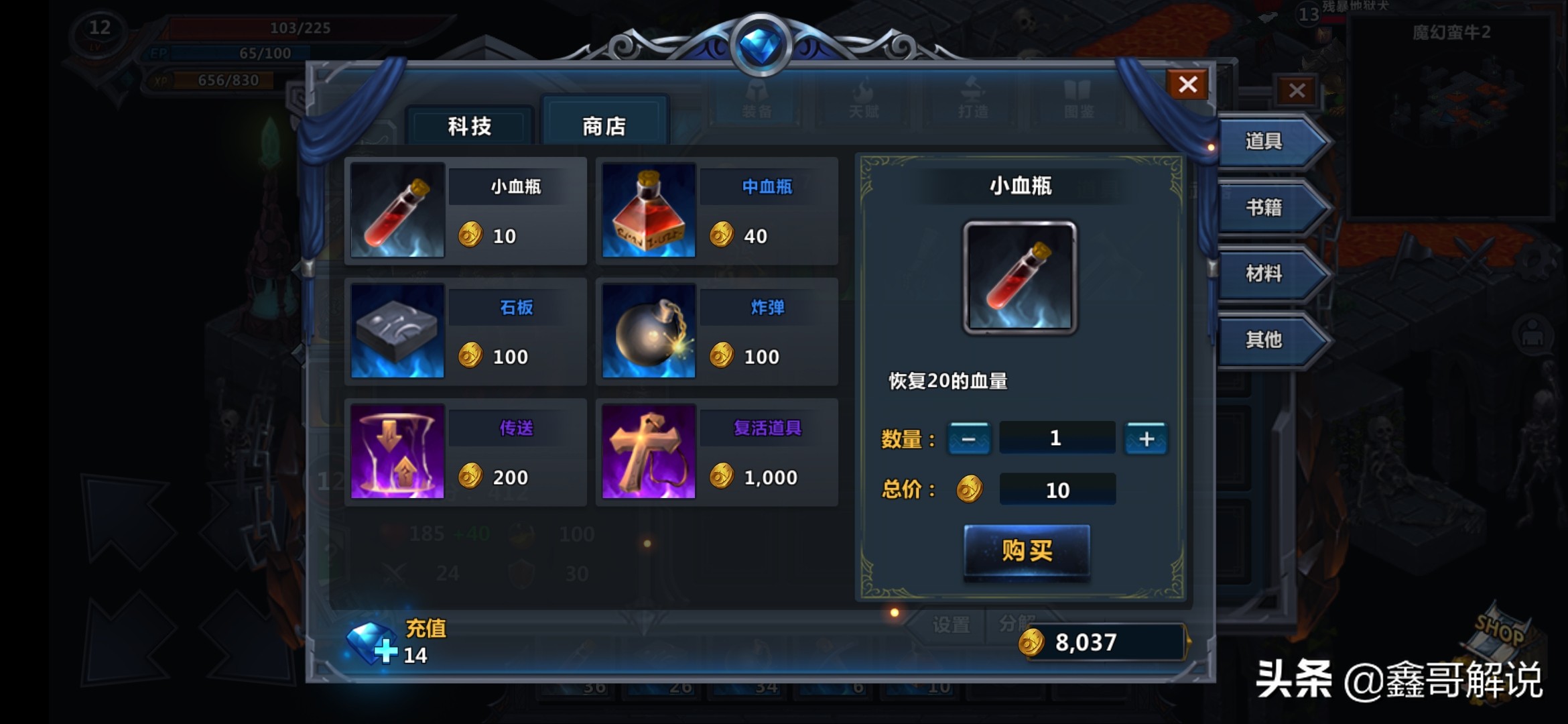Pick the 石板 stone slab item

(465, 331)
